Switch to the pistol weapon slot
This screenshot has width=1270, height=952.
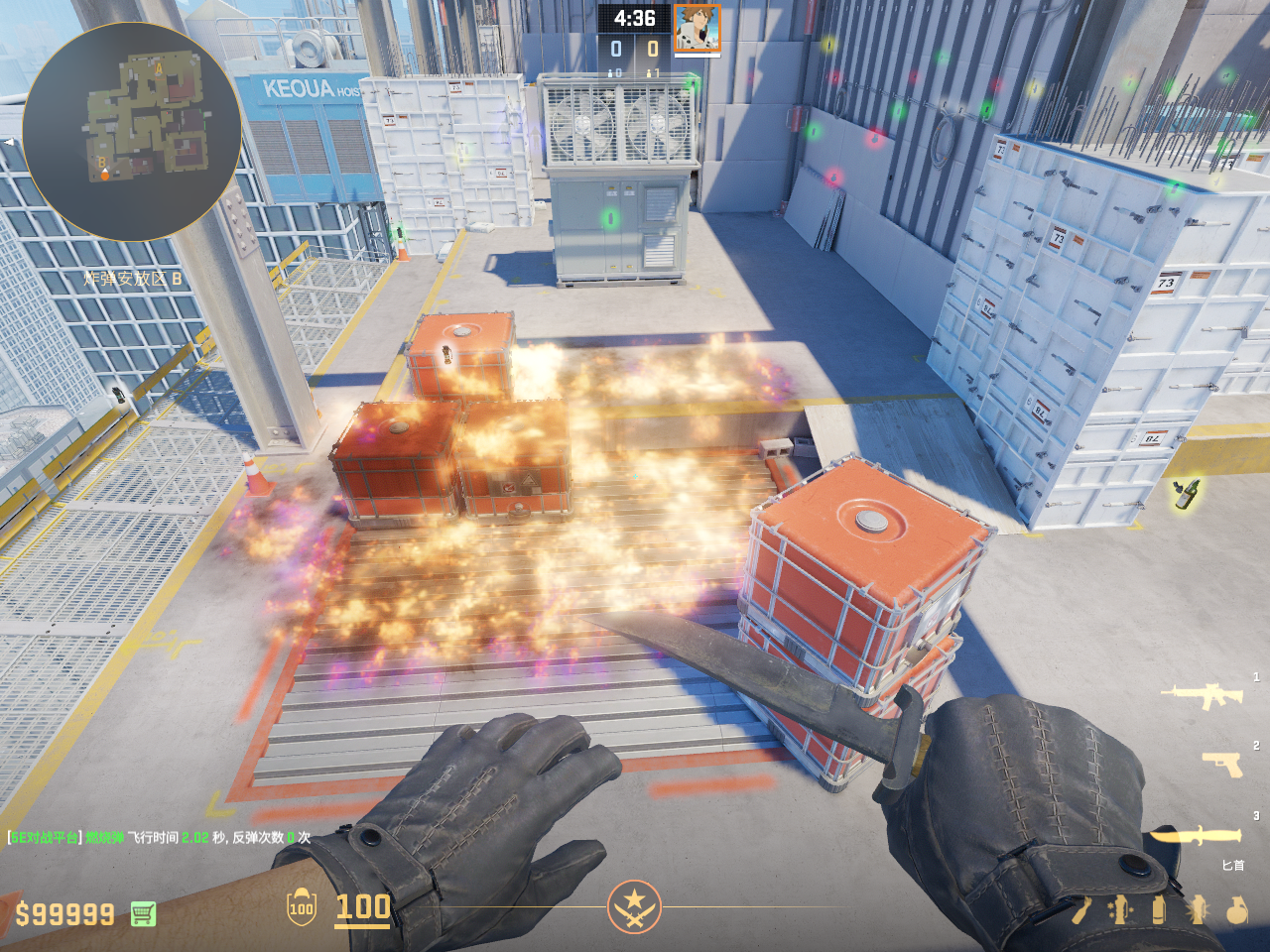pos(1222,764)
